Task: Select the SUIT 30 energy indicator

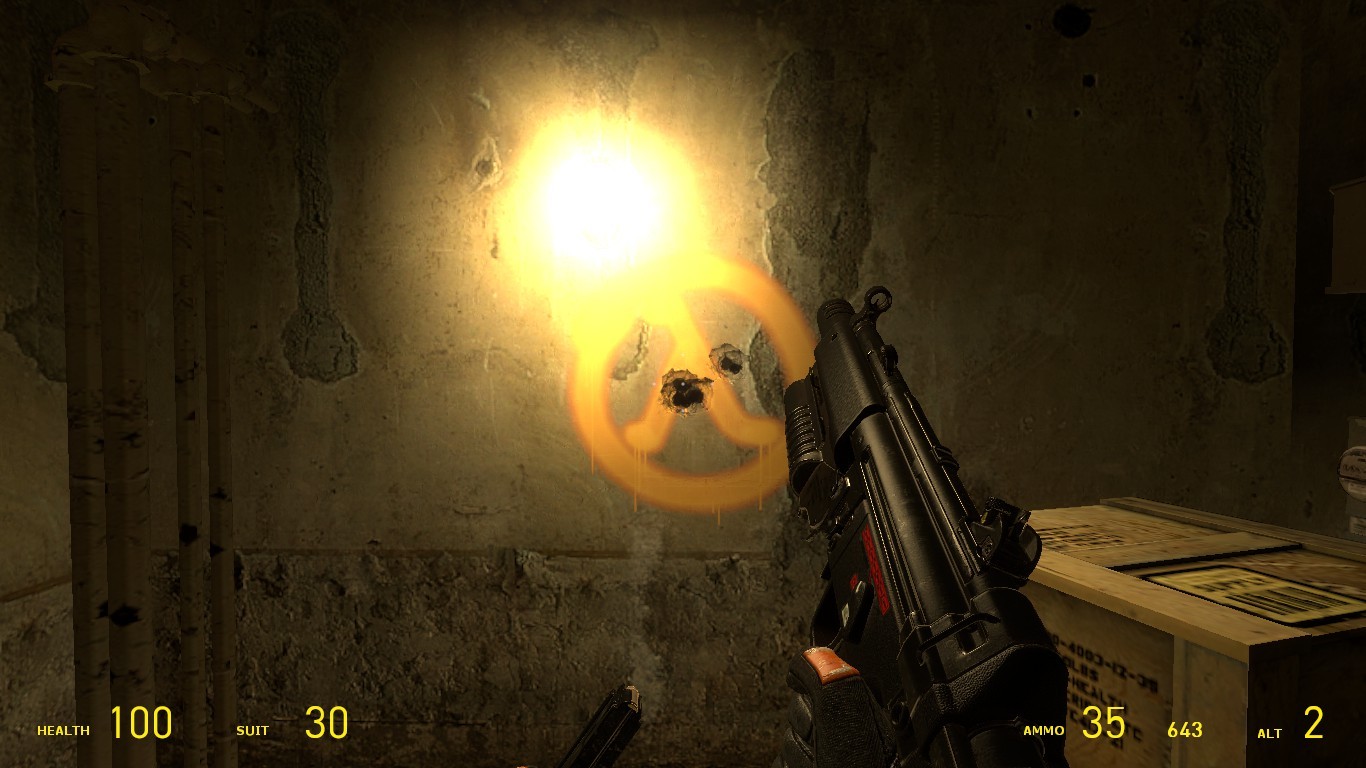Action: [328, 724]
